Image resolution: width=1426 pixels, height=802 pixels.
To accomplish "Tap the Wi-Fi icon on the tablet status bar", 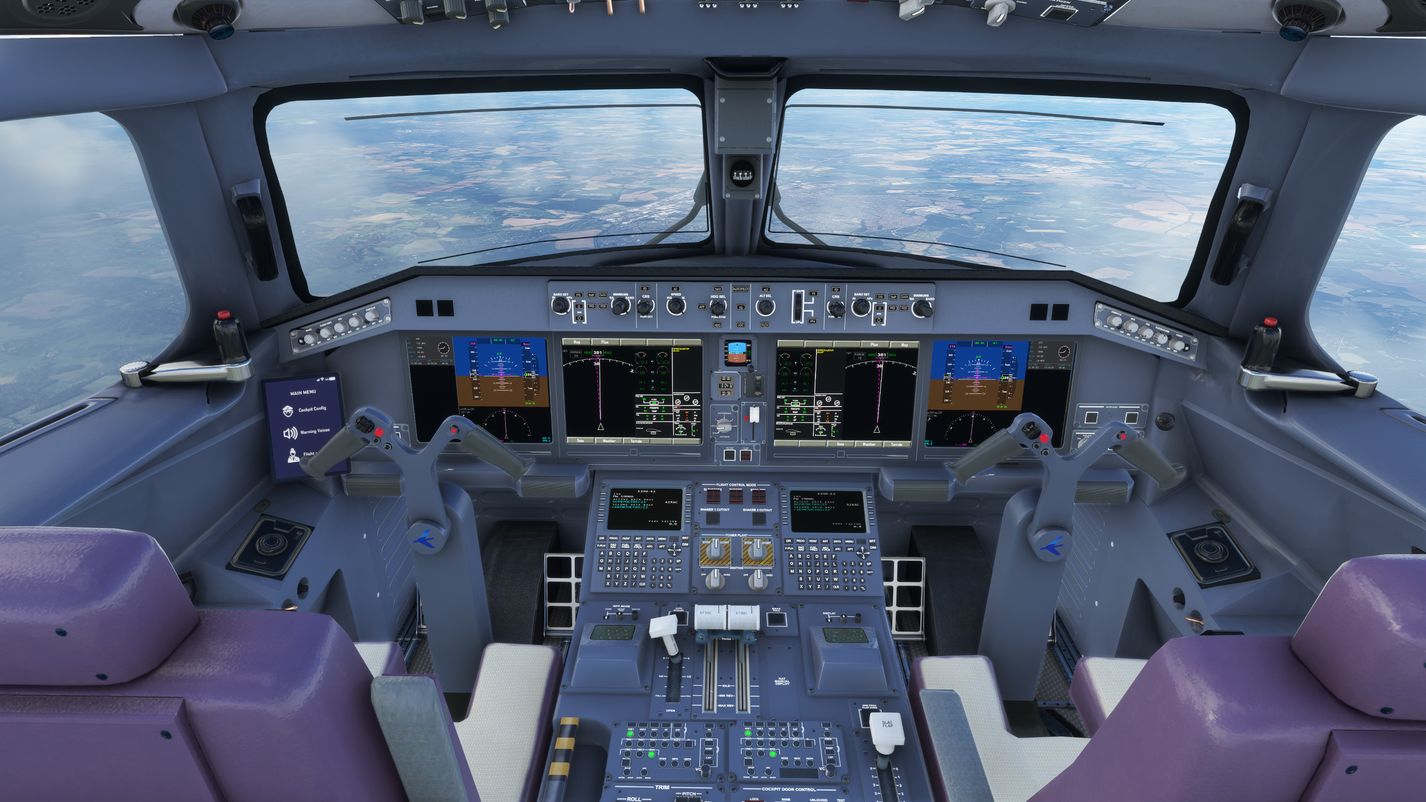I will click(x=322, y=379).
